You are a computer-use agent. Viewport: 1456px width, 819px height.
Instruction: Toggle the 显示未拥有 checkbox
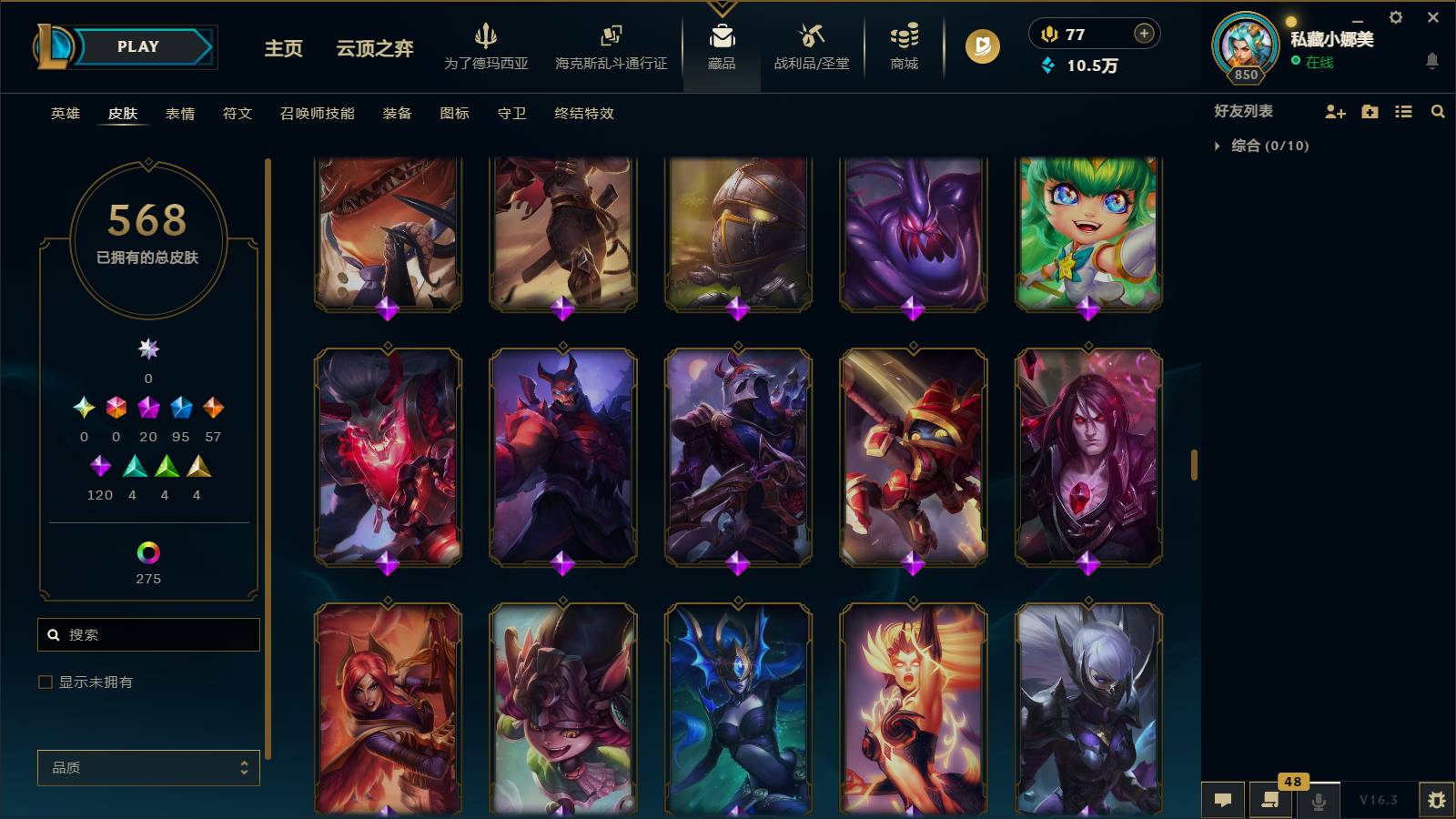43,681
